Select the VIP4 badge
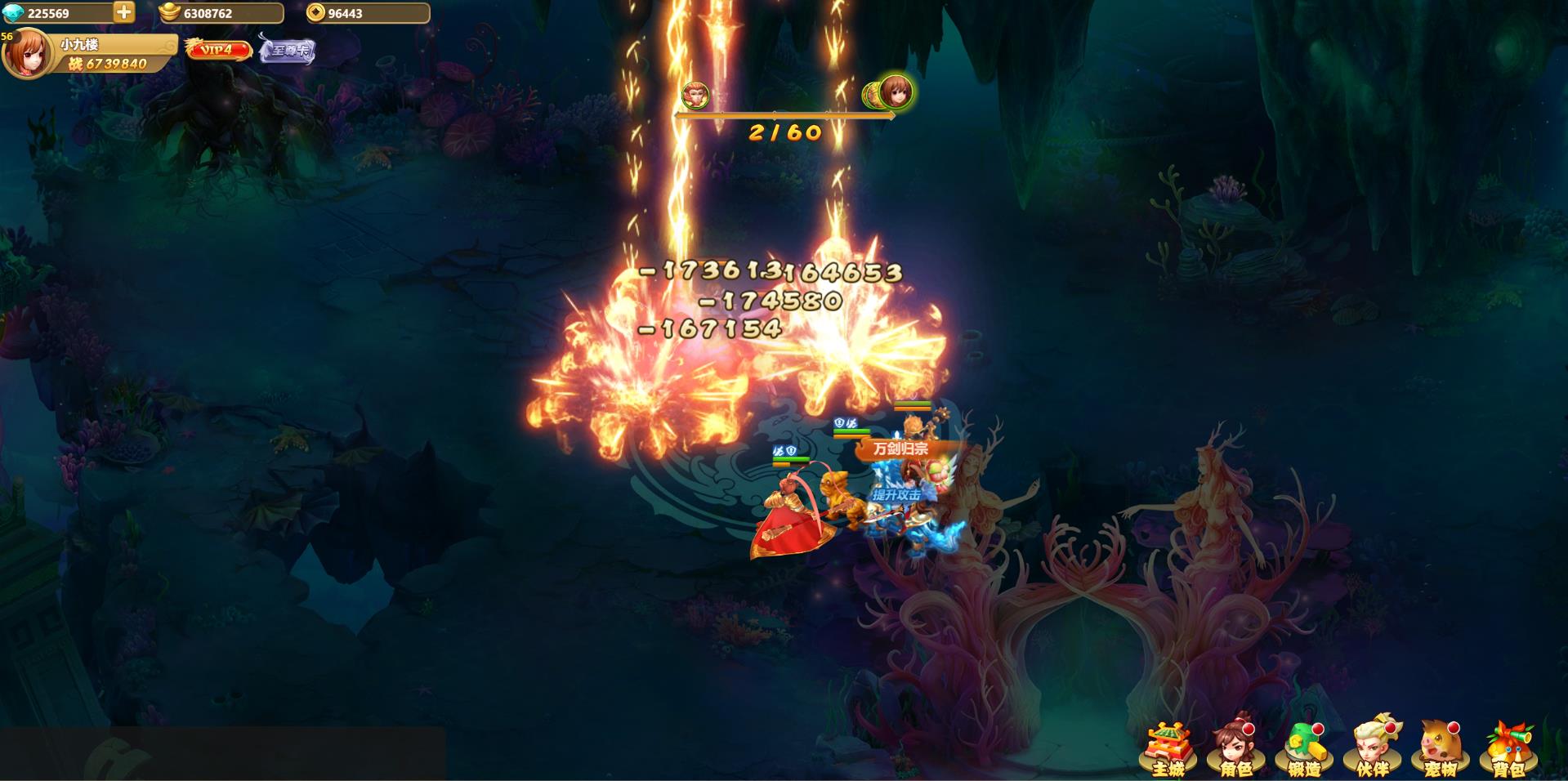The width and height of the screenshot is (1568, 781). tap(219, 51)
